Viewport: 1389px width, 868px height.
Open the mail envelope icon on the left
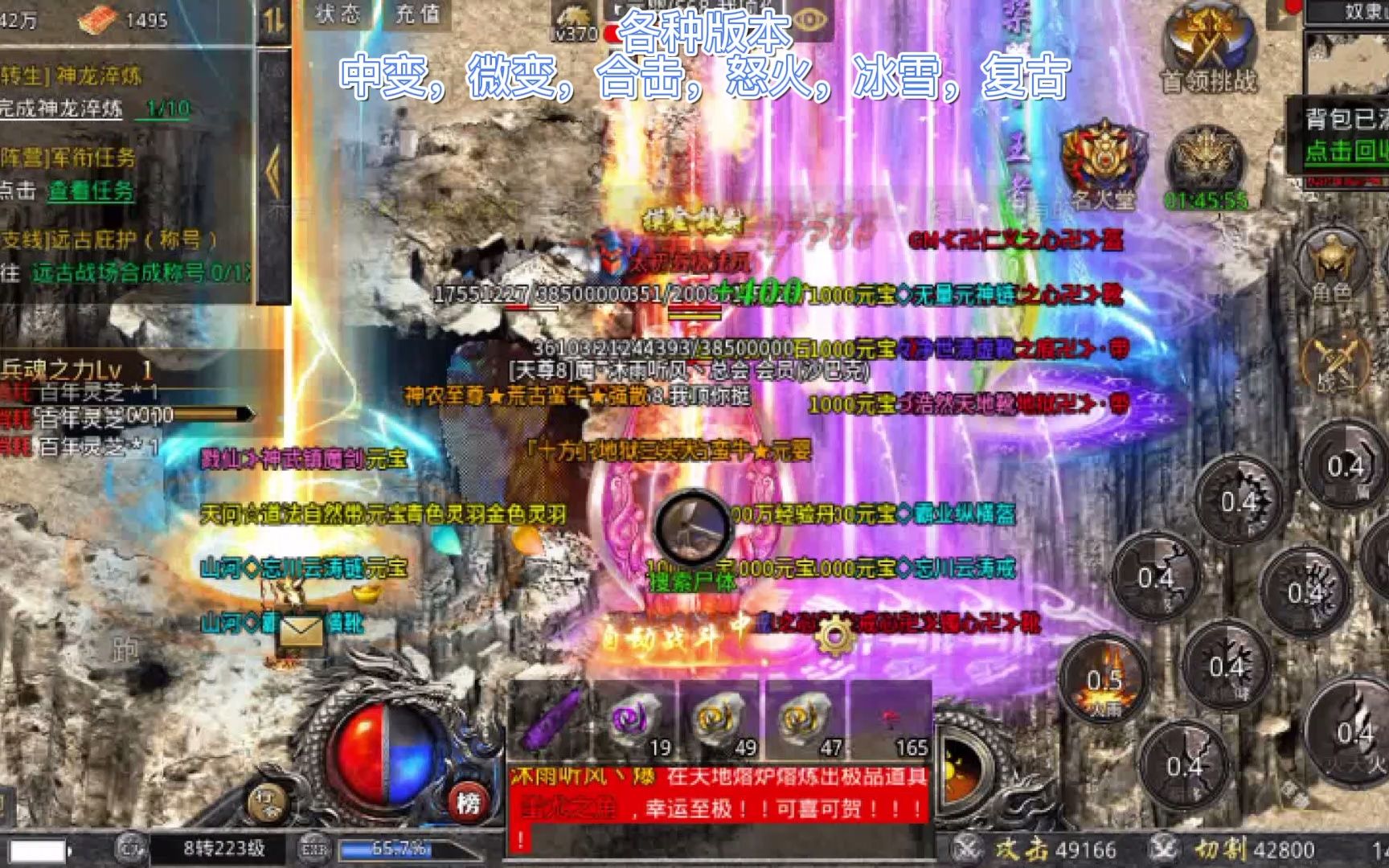point(301,631)
